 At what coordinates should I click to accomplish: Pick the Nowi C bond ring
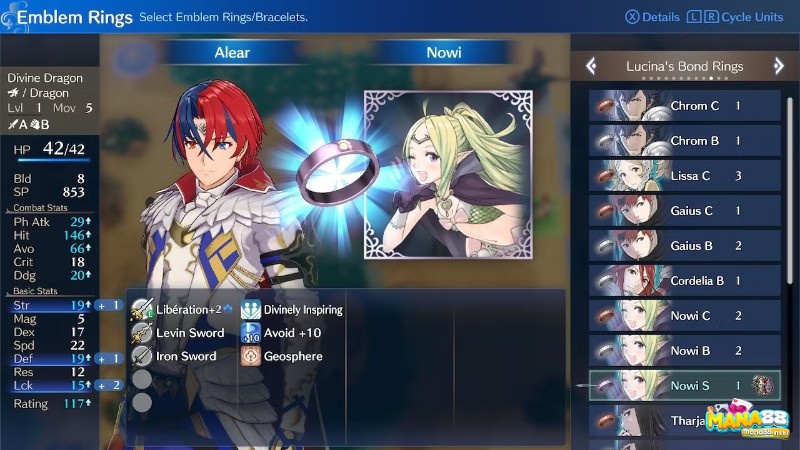click(x=685, y=316)
